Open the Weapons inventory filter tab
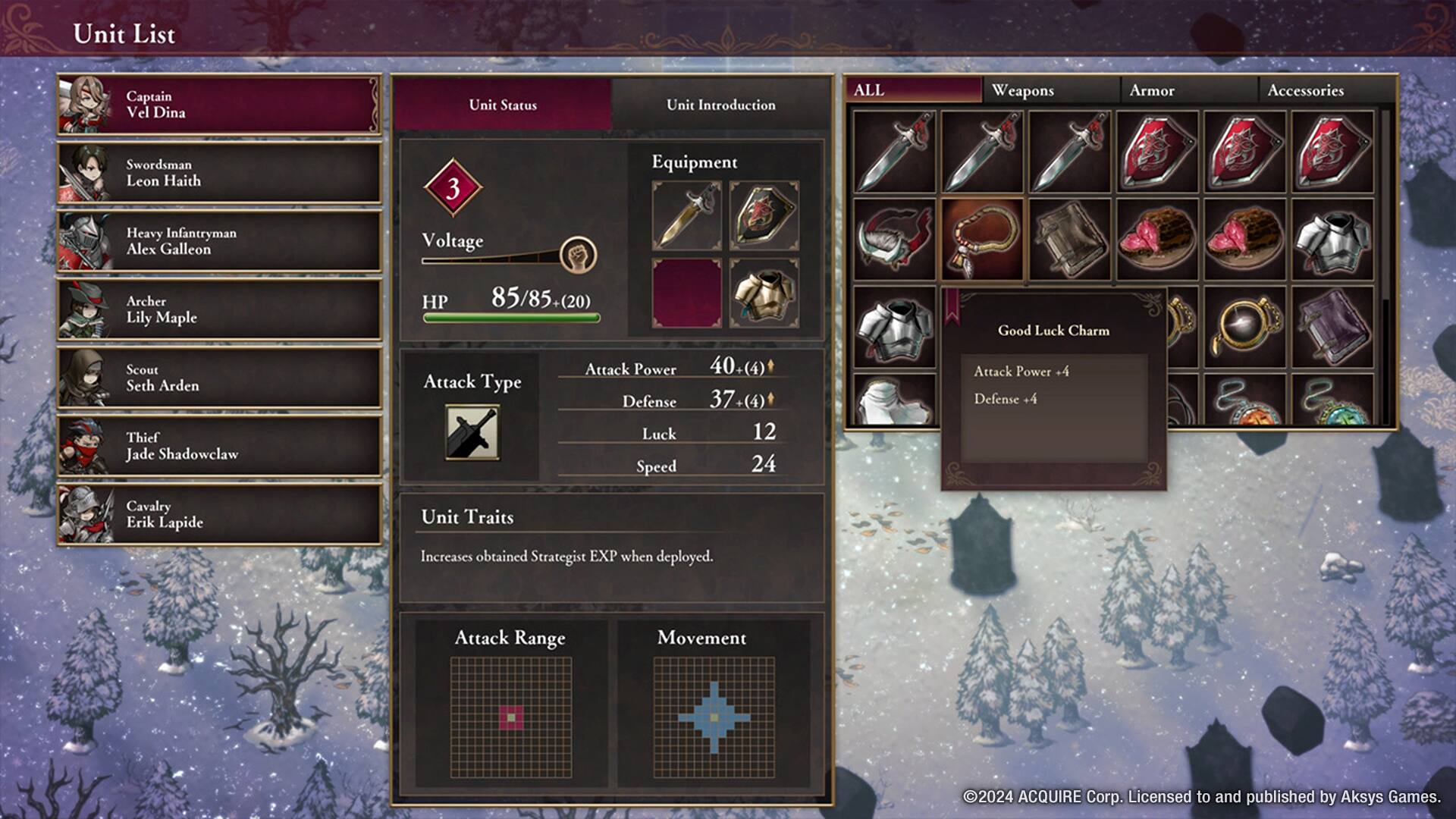This screenshot has width=1456, height=819. (x=1024, y=90)
